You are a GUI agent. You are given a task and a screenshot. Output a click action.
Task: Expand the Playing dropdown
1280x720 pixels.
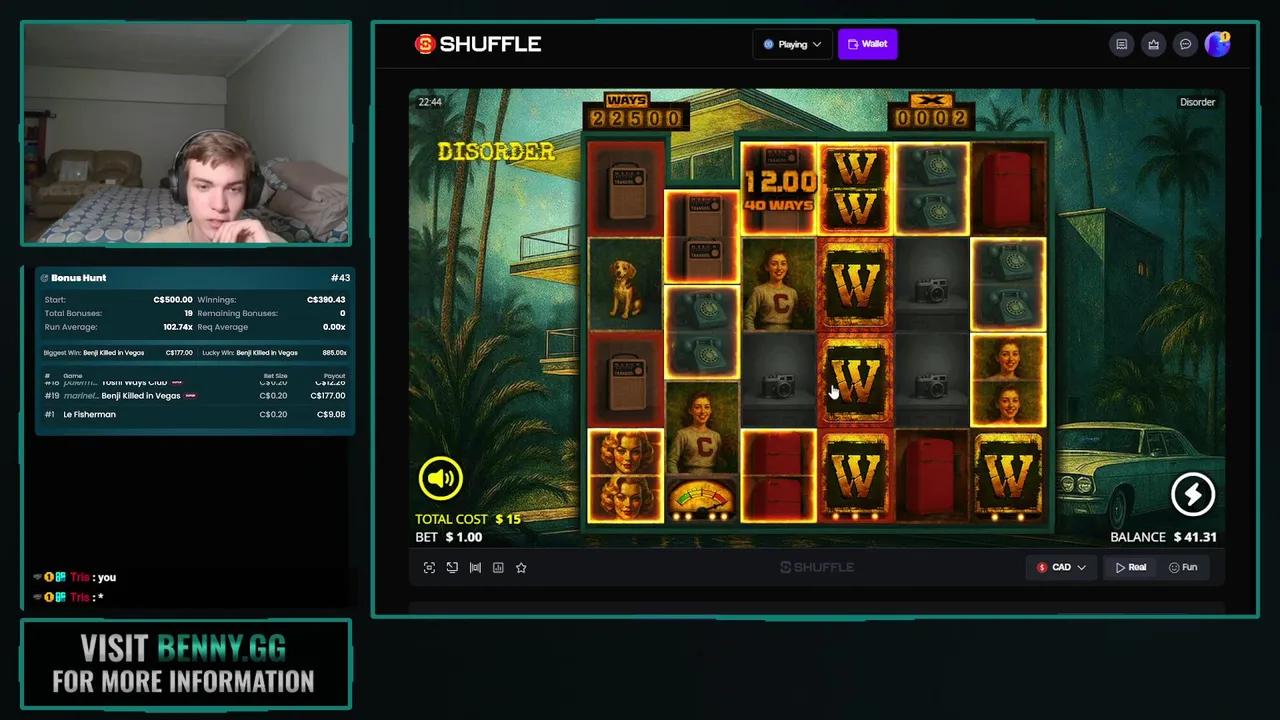point(792,43)
